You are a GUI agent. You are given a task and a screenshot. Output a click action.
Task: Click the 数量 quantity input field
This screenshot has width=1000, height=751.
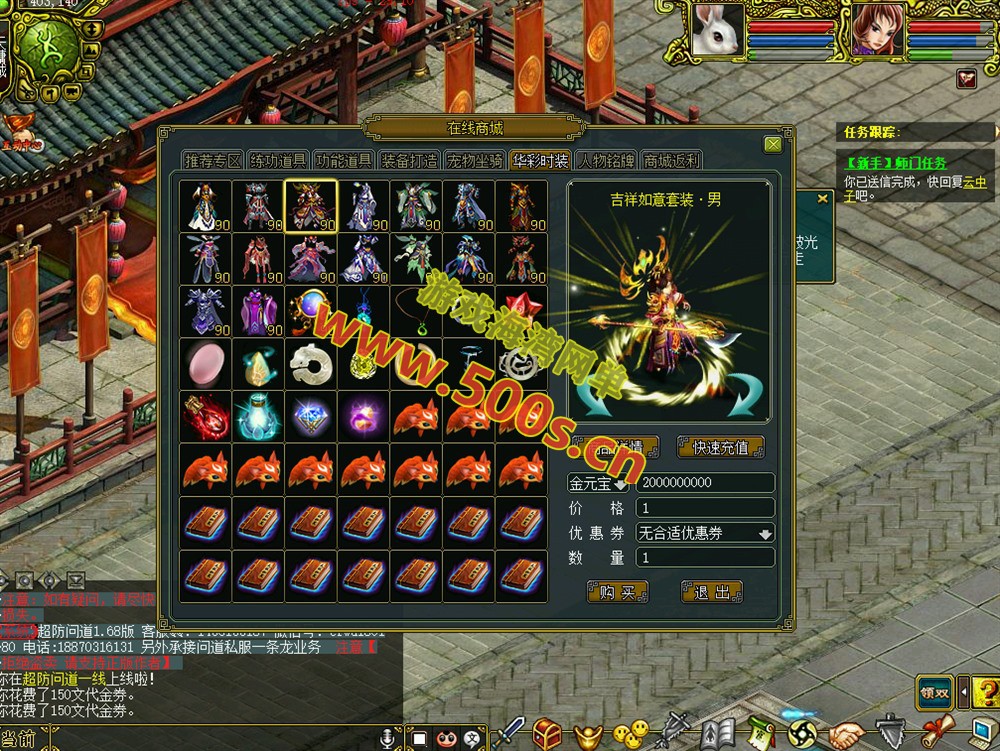(x=705, y=558)
